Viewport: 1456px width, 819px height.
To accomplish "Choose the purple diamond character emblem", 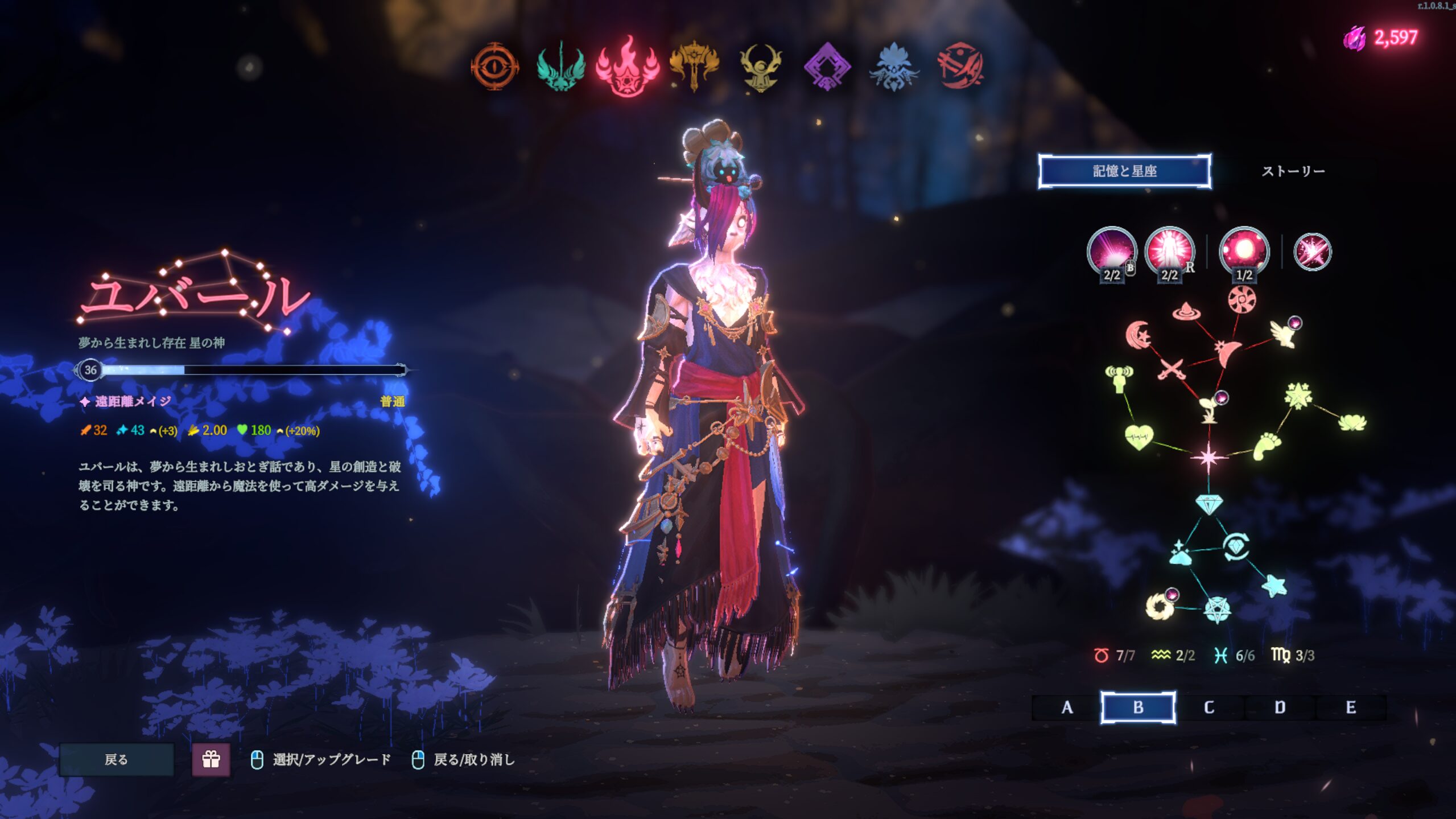I will [x=827, y=66].
